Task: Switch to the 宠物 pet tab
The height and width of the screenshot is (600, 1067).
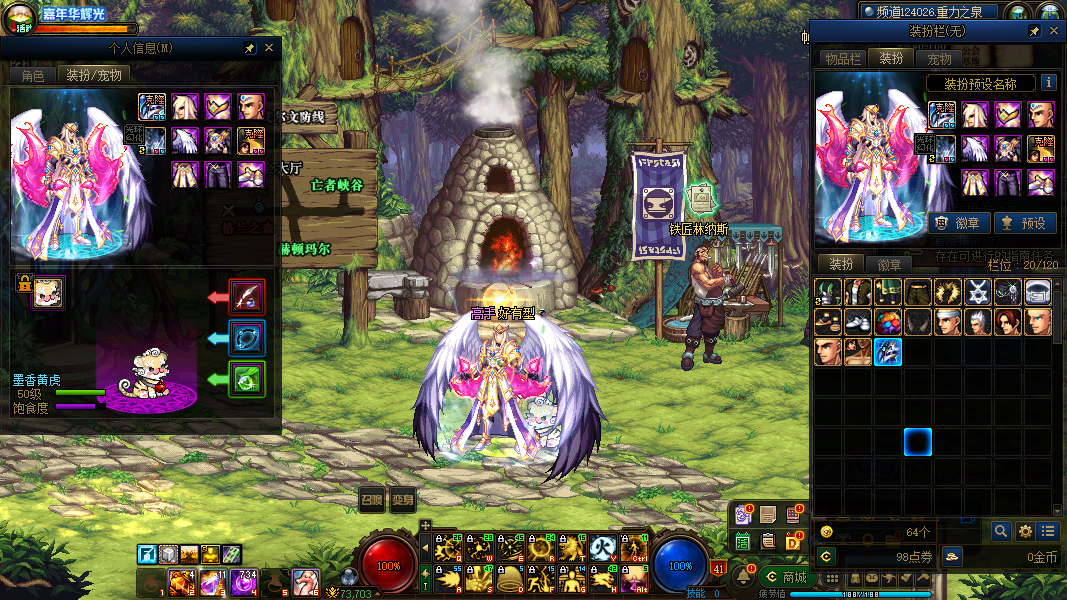Action: click(939, 59)
